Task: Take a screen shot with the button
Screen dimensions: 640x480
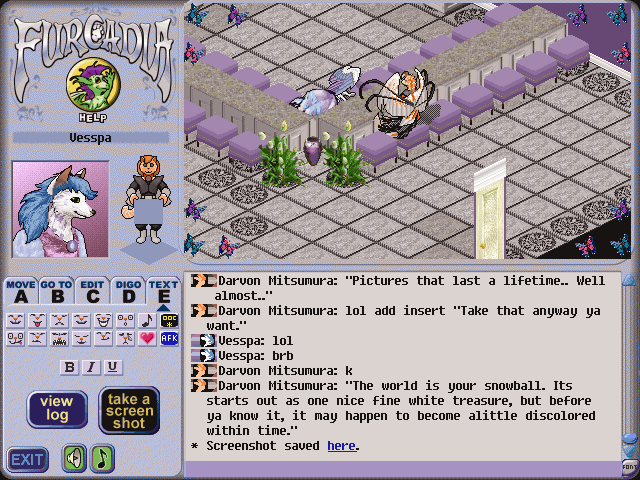Action: 128,409
